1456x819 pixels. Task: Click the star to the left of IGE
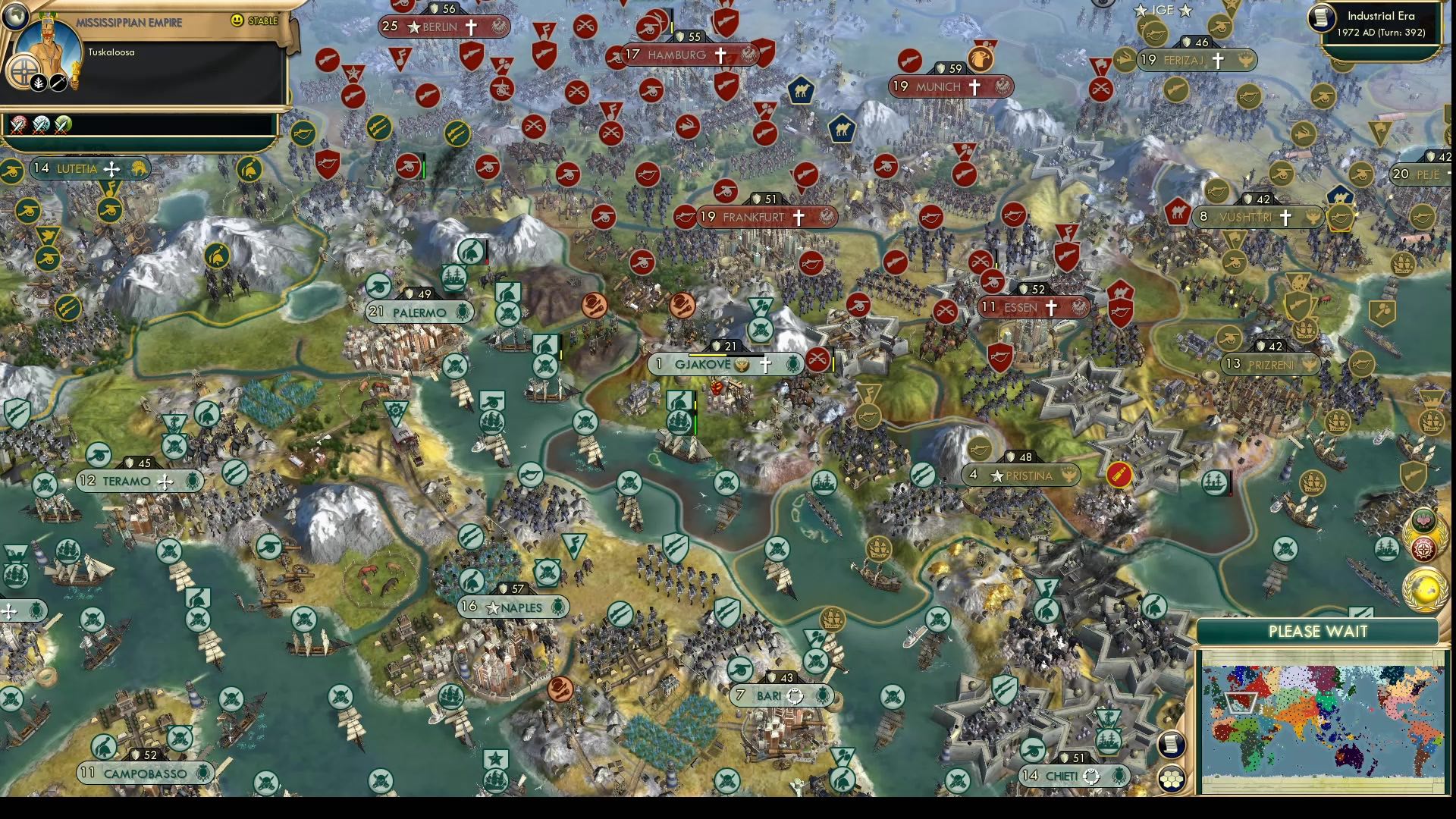tap(1141, 11)
